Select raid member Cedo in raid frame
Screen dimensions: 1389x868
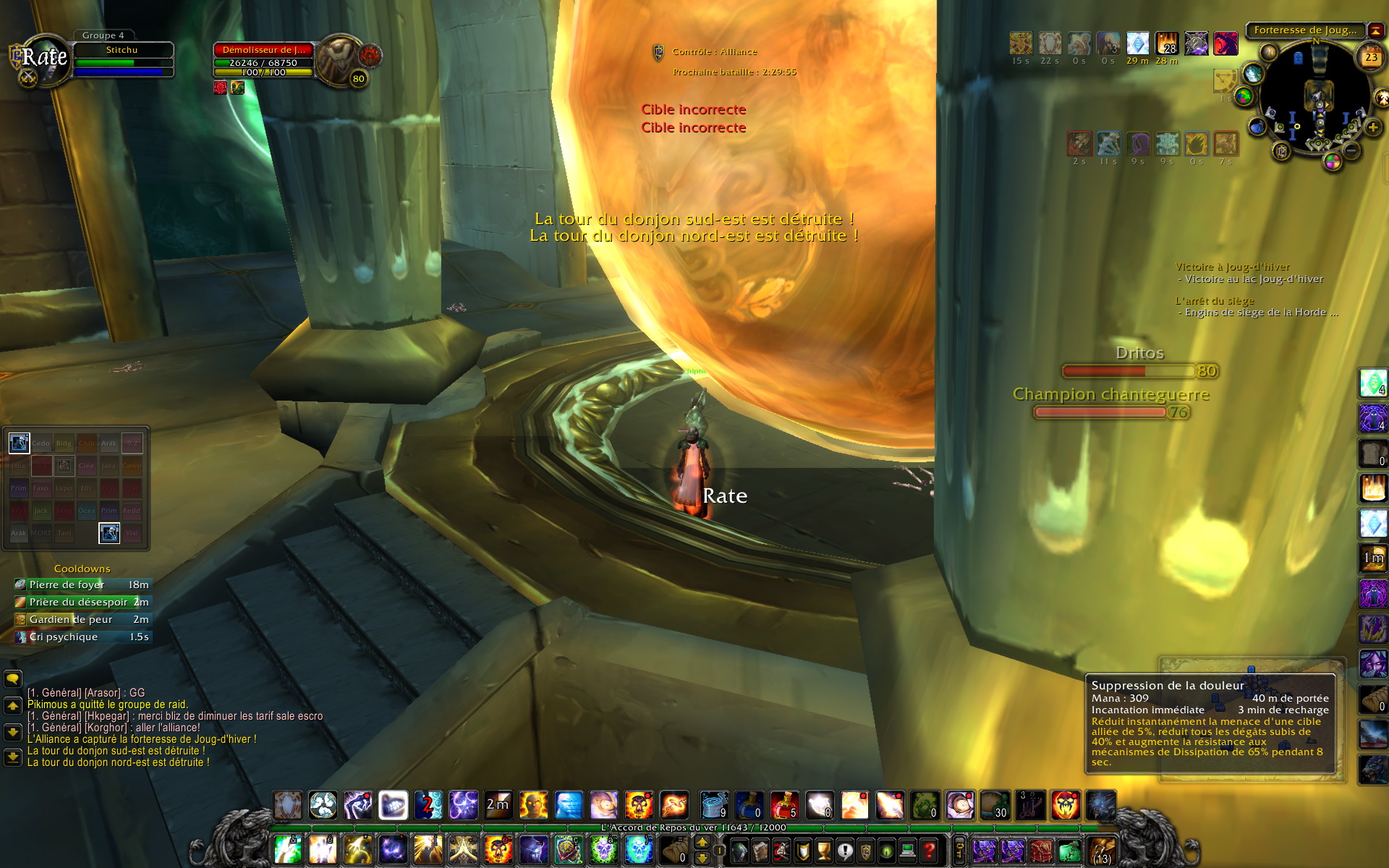point(41,443)
